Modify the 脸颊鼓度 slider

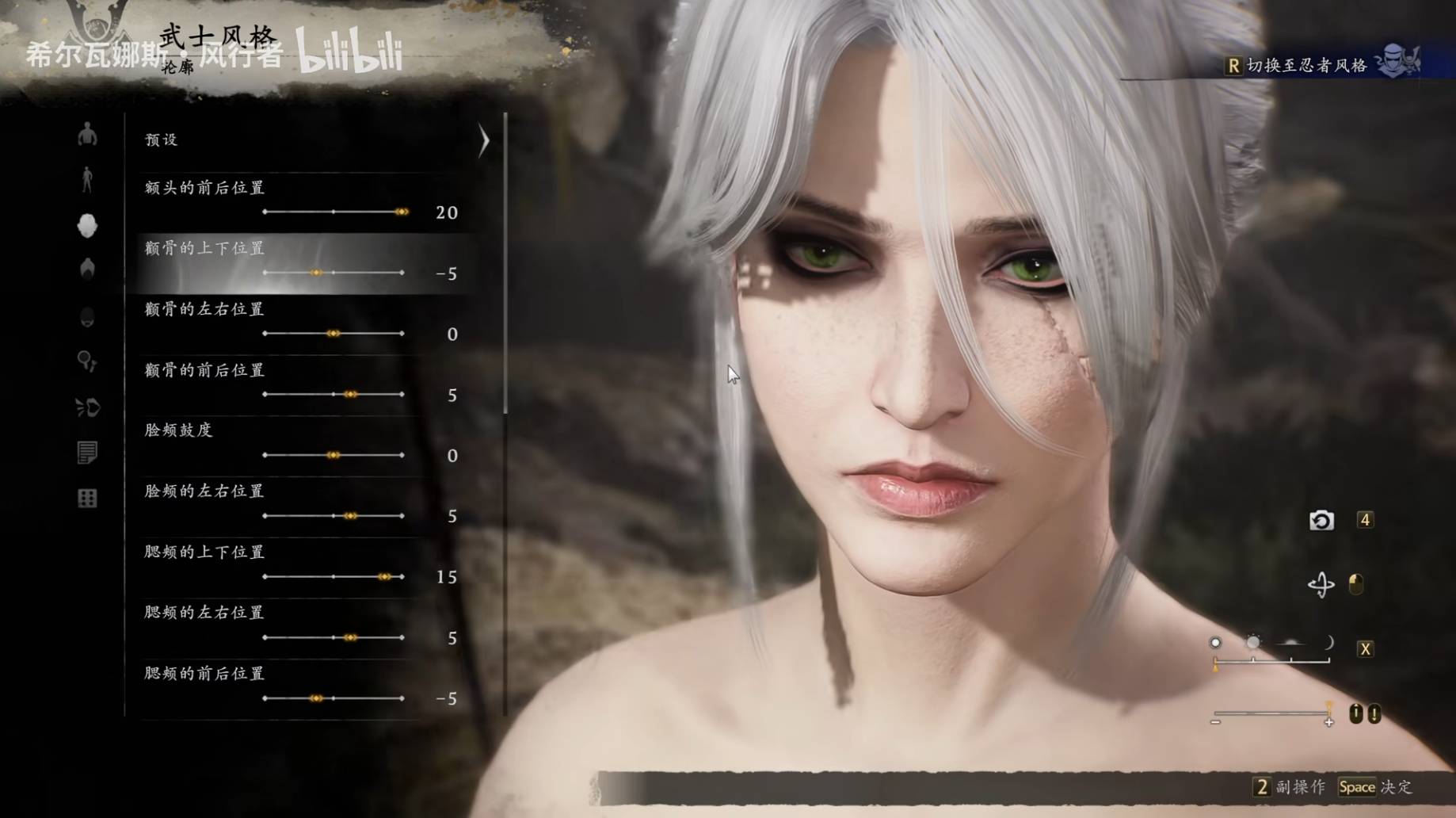[x=334, y=455]
